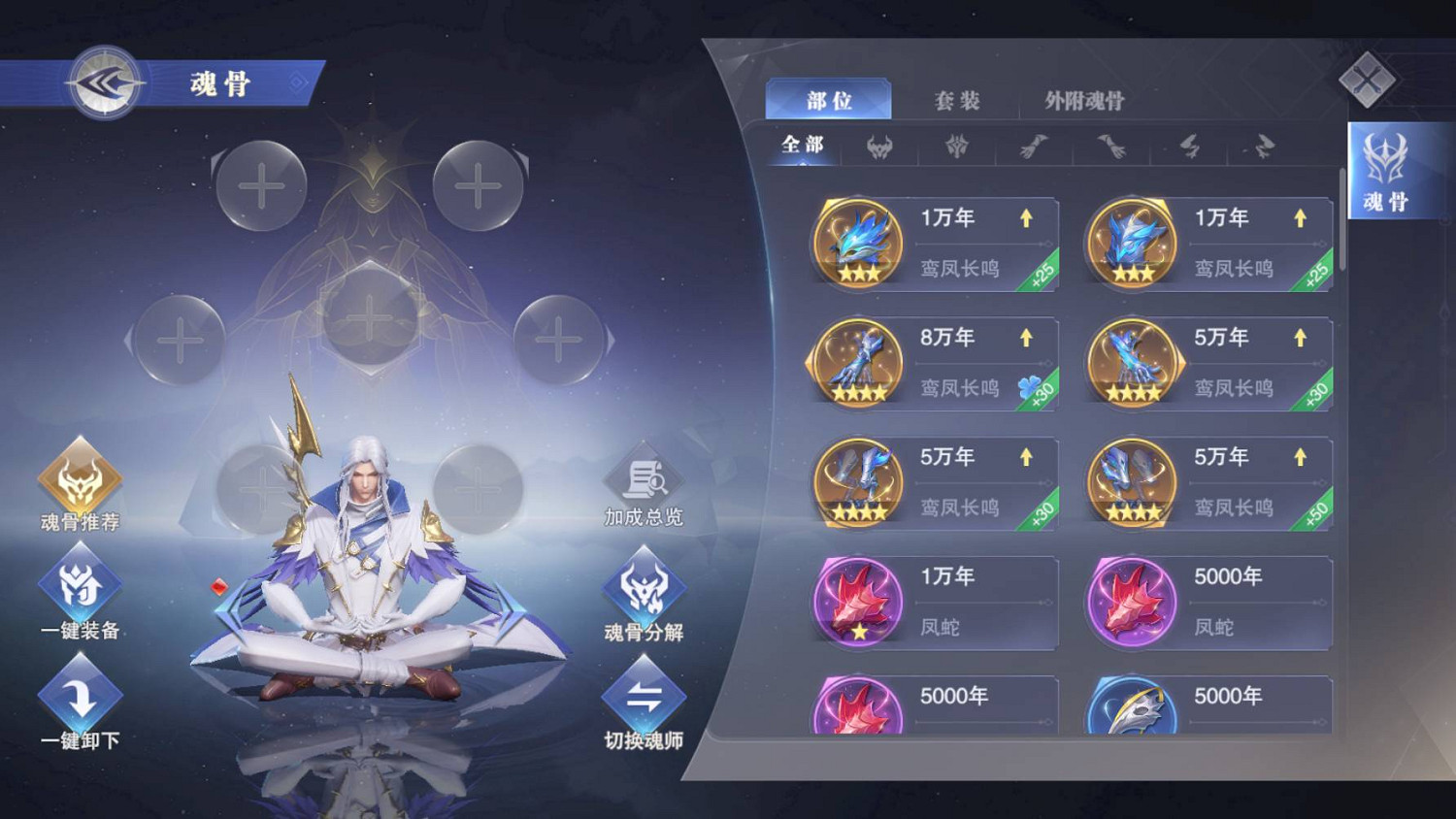Click the upgrade arrow on the 8万年 item

(x=1026, y=337)
